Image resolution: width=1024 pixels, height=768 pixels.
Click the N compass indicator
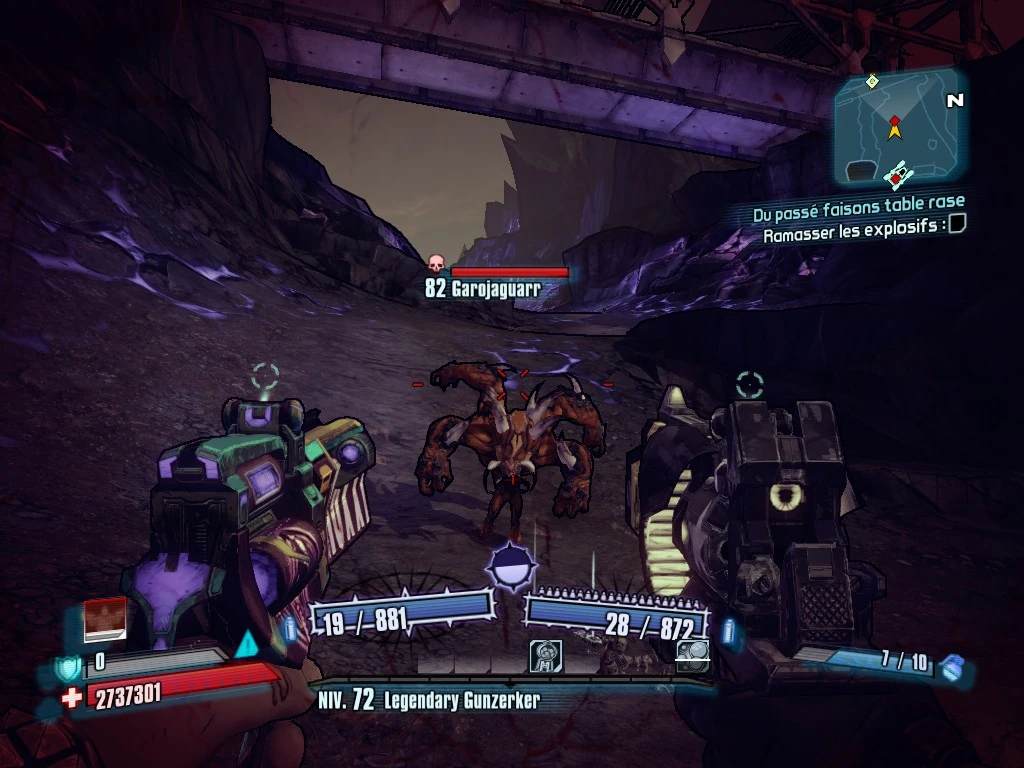955,100
